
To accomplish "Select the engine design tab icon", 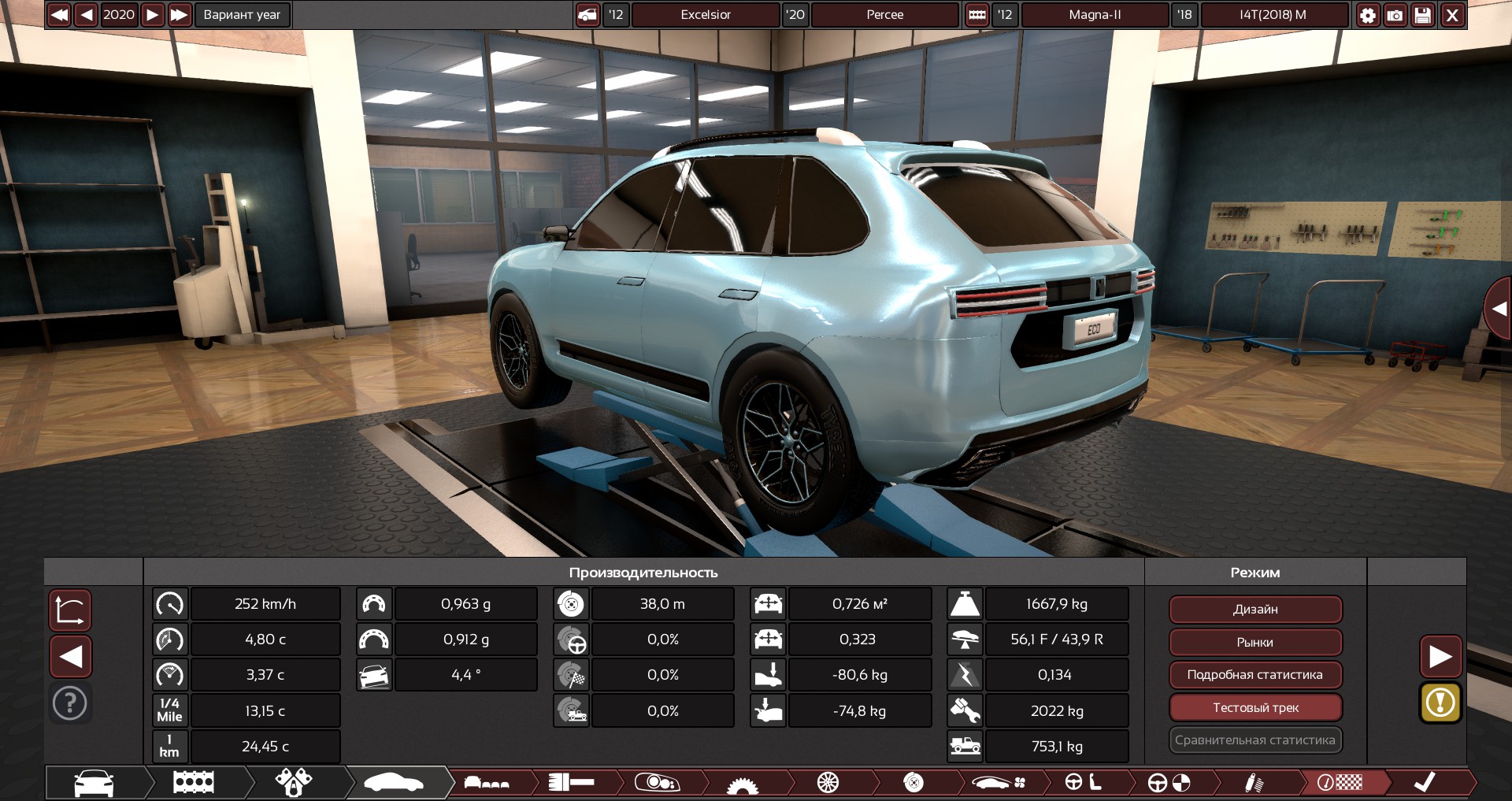I will point(195,783).
